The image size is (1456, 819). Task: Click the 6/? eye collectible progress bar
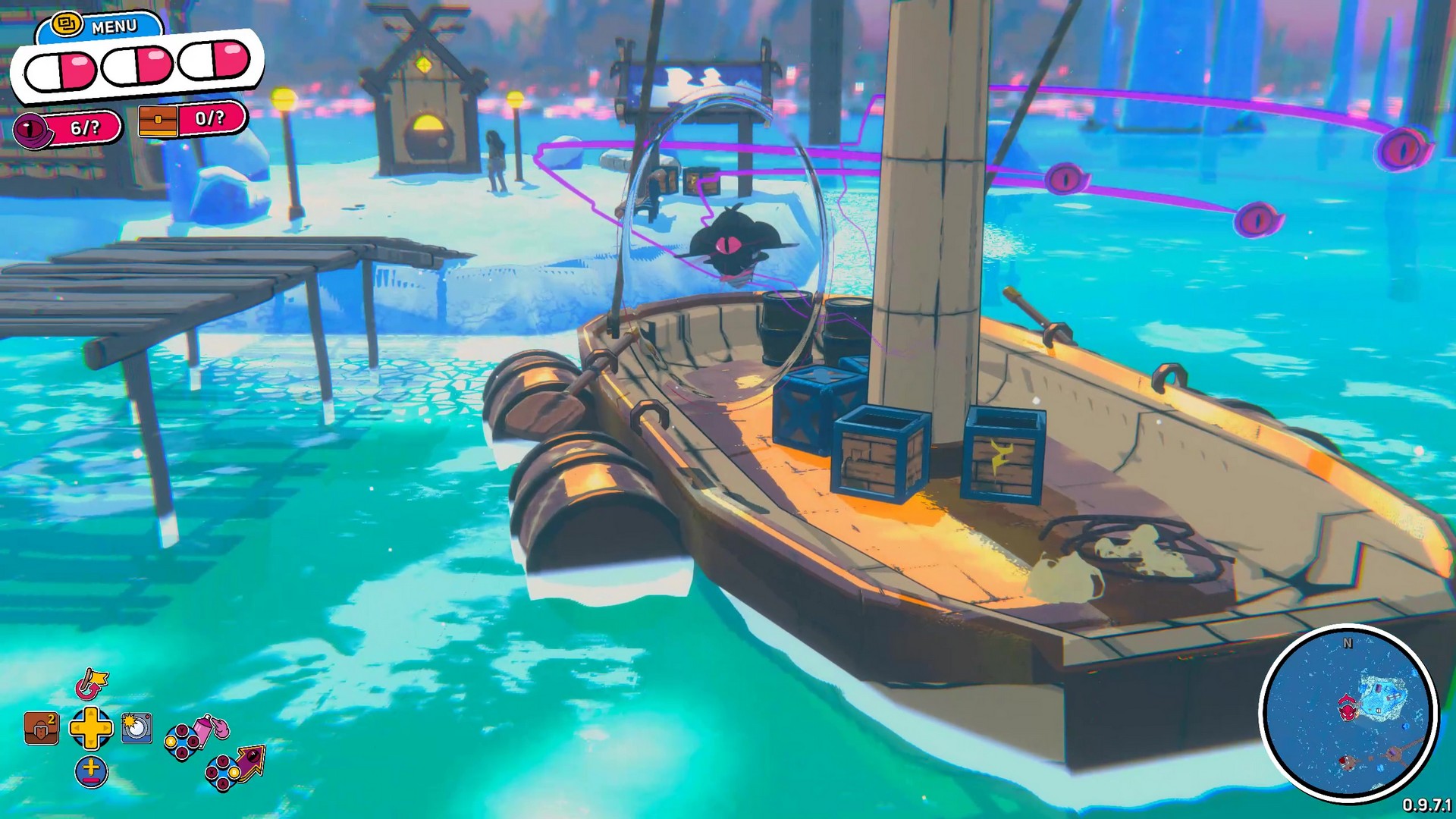point(85,127)
